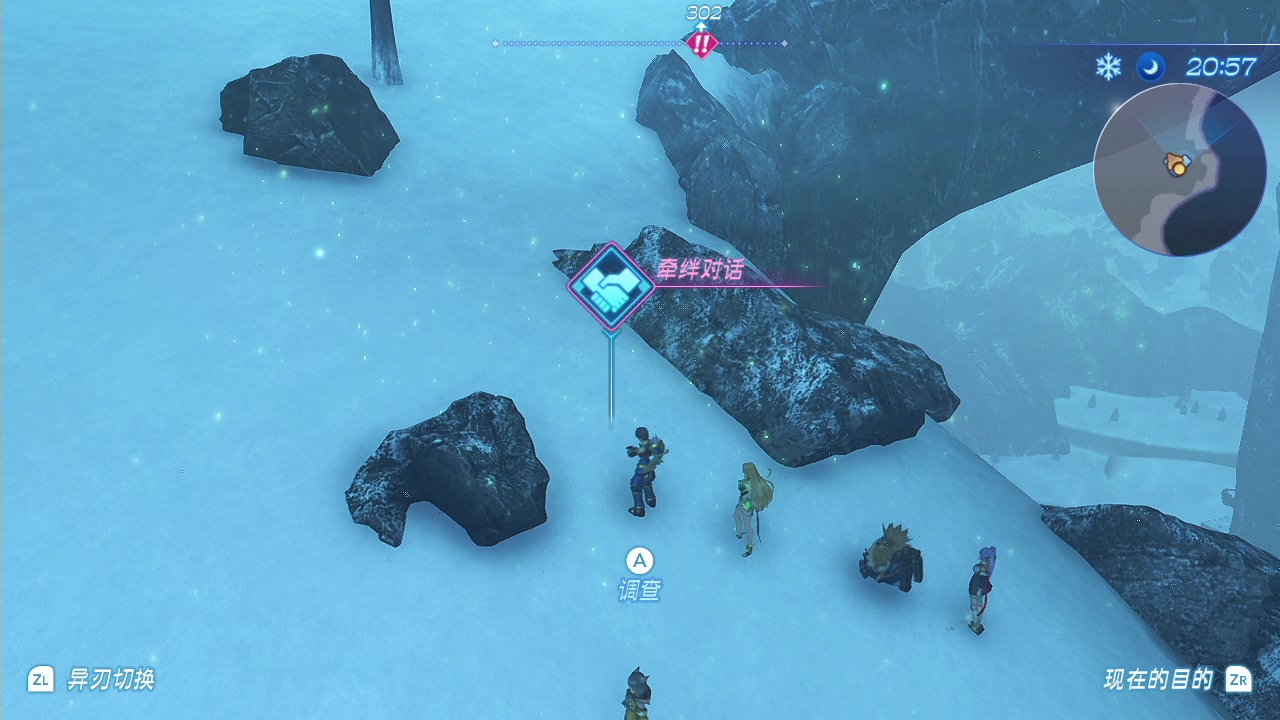This screenshot has height=720, width=1280.
Task: Click the red quest marker on compass
Action: tap(702, 43)
